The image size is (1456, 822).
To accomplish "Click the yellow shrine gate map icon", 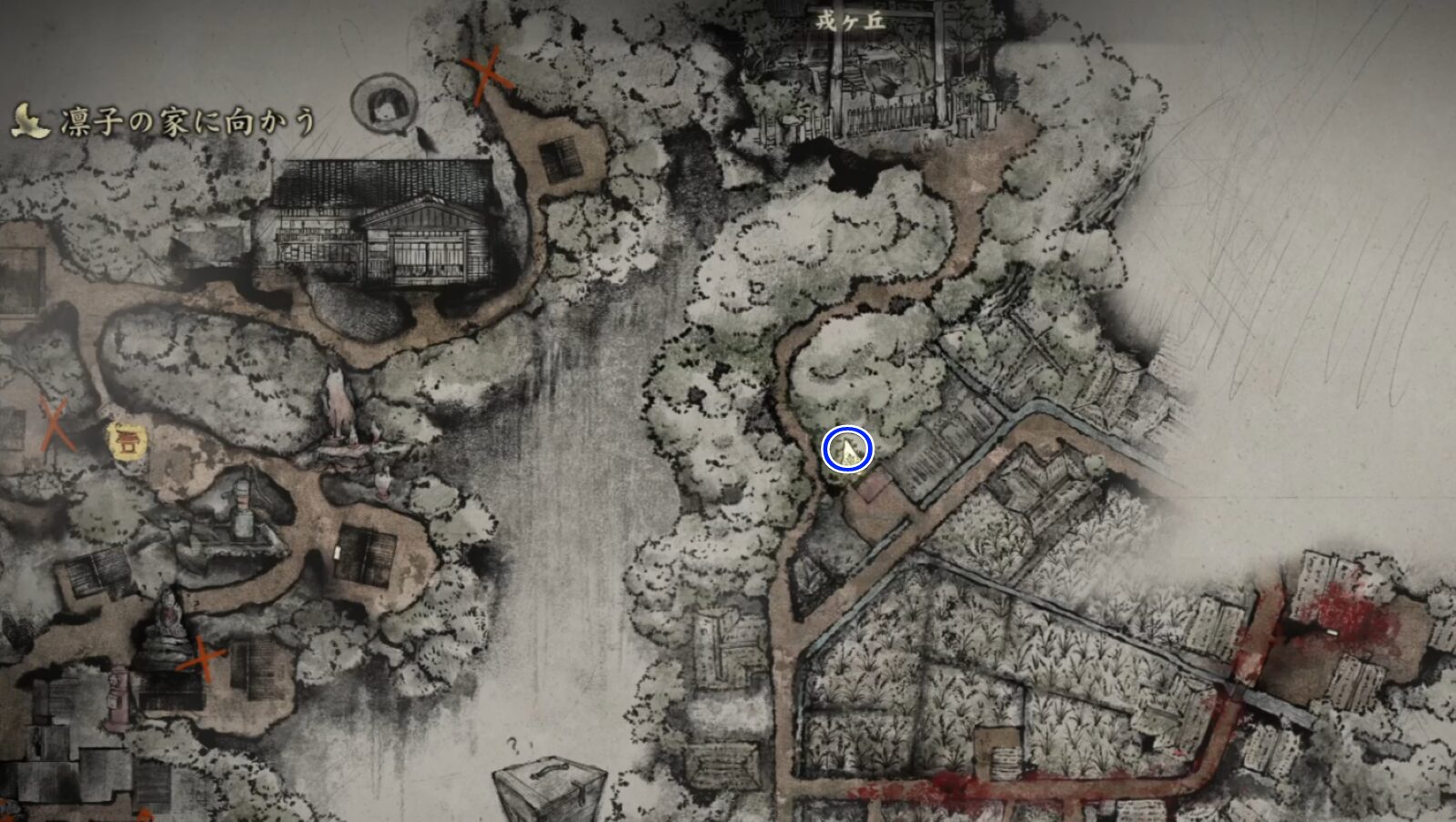I will click(127, 442).
